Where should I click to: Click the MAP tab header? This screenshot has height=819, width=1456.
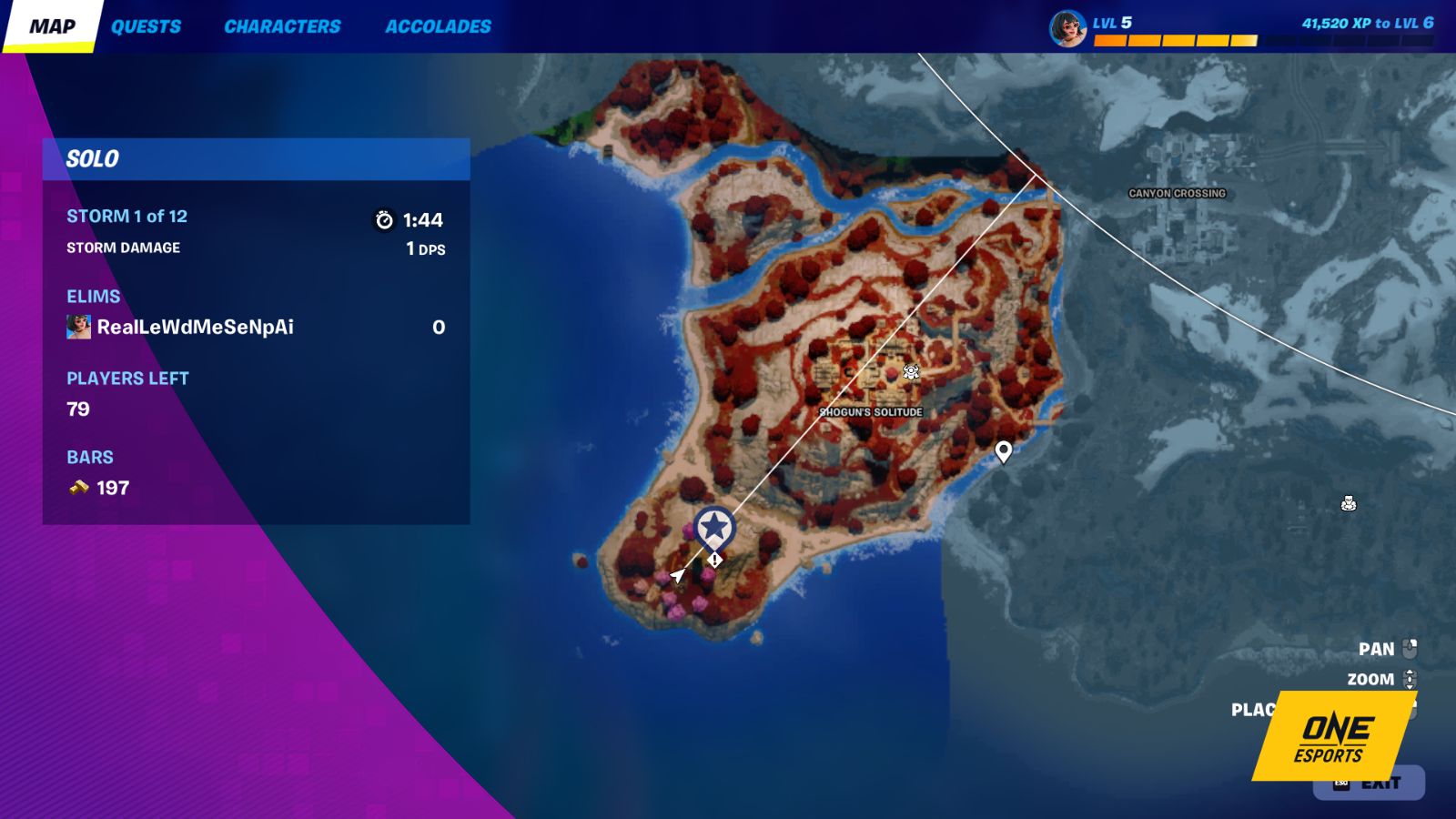coord(54,26)
